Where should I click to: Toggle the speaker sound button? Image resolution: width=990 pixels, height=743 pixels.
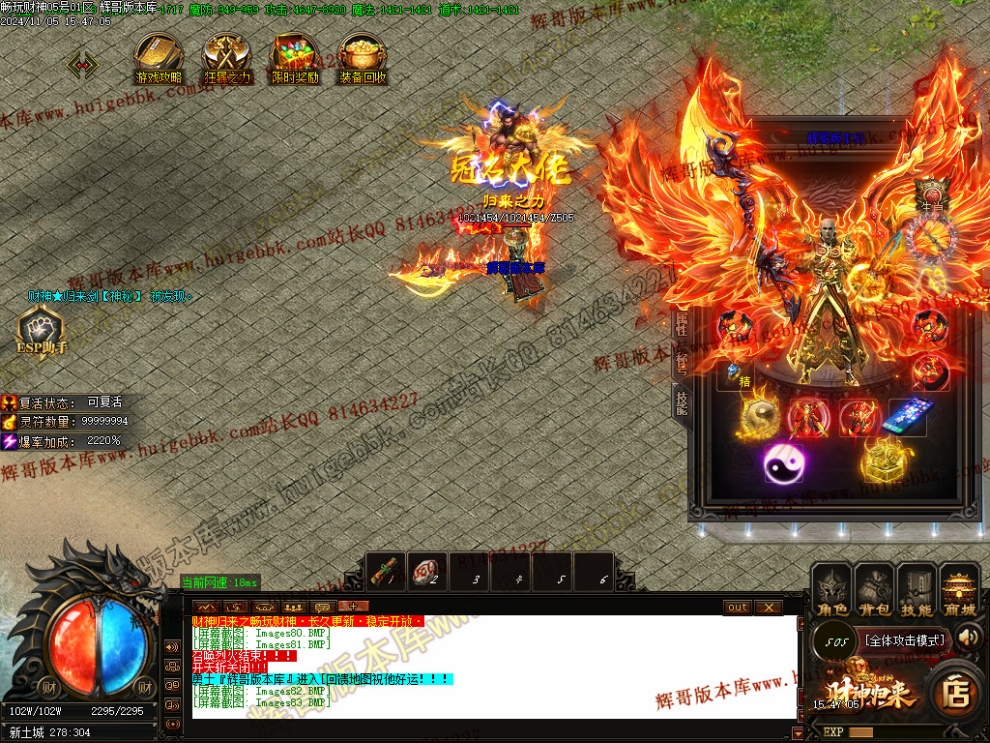pyautogui.click(x=968, y=637)
